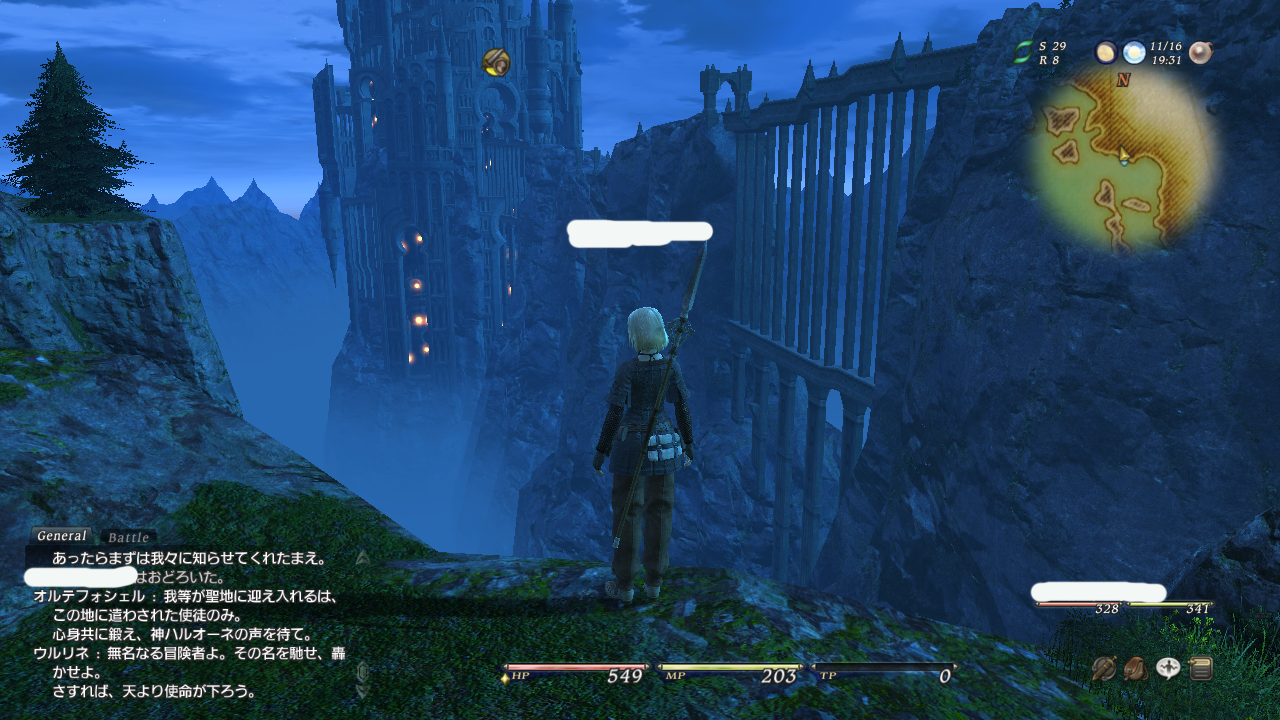This screenshot has width=1280, height=720.
Task: Switch to the Battle chat tab
Action: pyautogui.click(x=128, y=537)
